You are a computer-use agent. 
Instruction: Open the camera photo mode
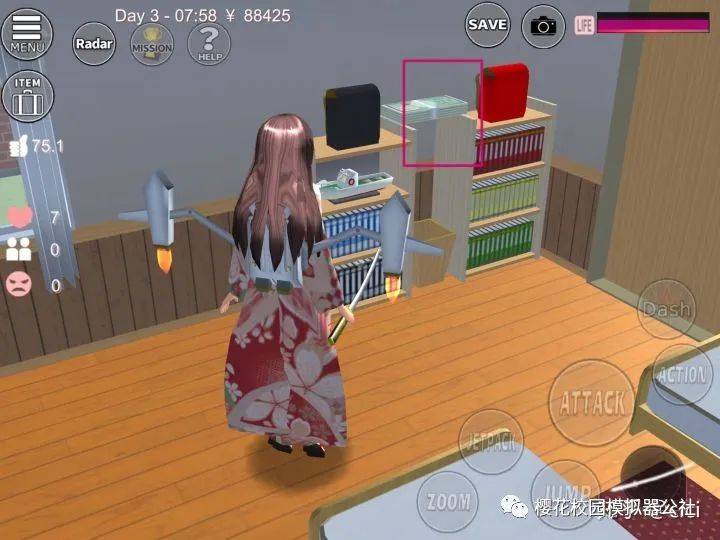click(543, 26)
